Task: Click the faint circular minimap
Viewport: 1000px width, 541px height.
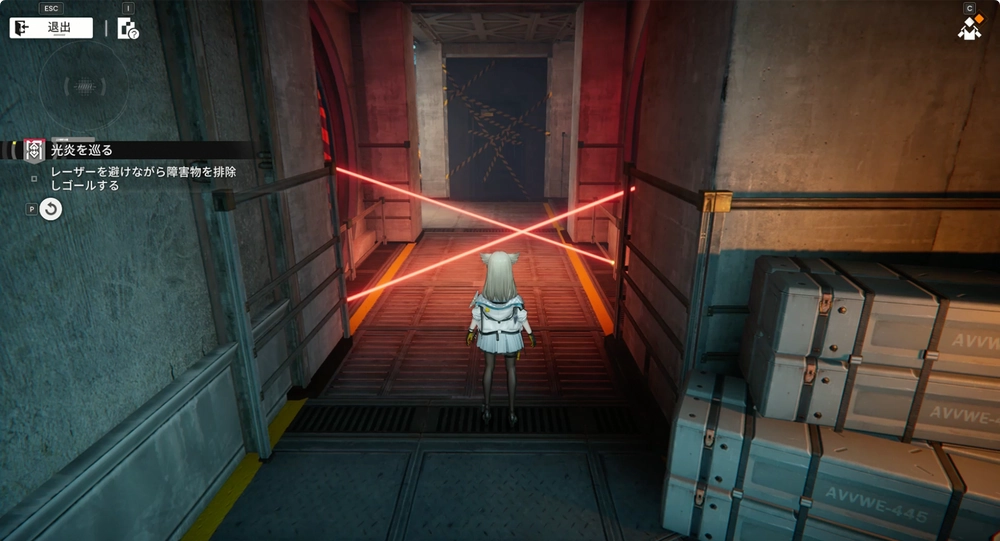Action: [x=84, y=86]
